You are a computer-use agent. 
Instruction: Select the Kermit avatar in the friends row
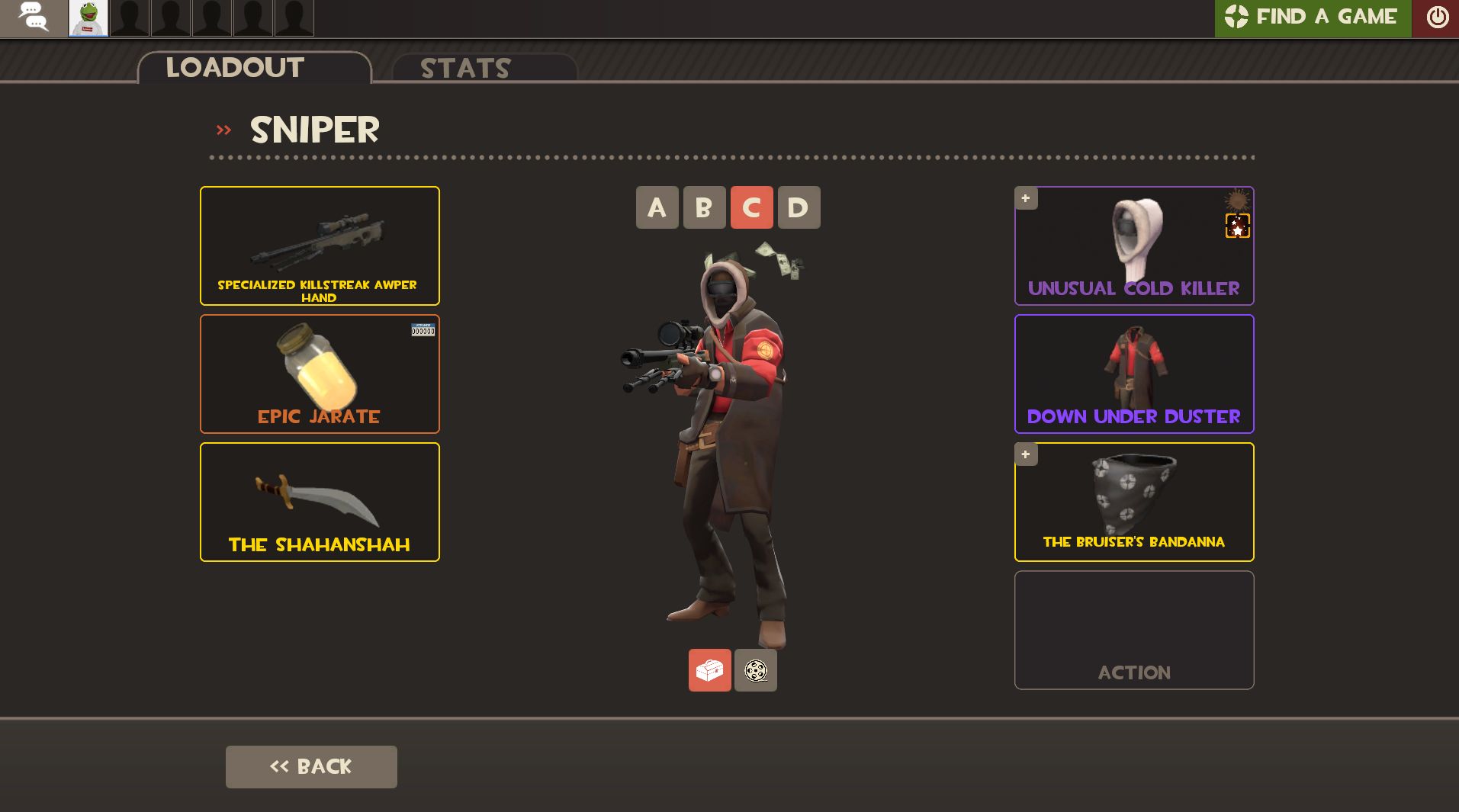(x=88, y=18)
